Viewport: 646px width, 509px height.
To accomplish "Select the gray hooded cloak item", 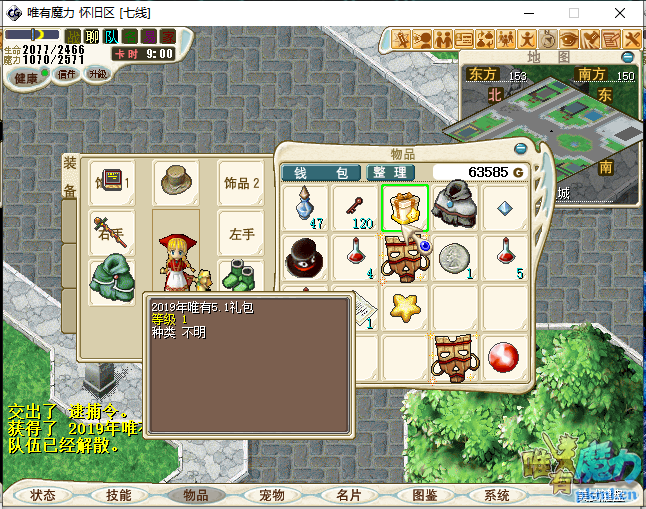I will tap(456, 207).
